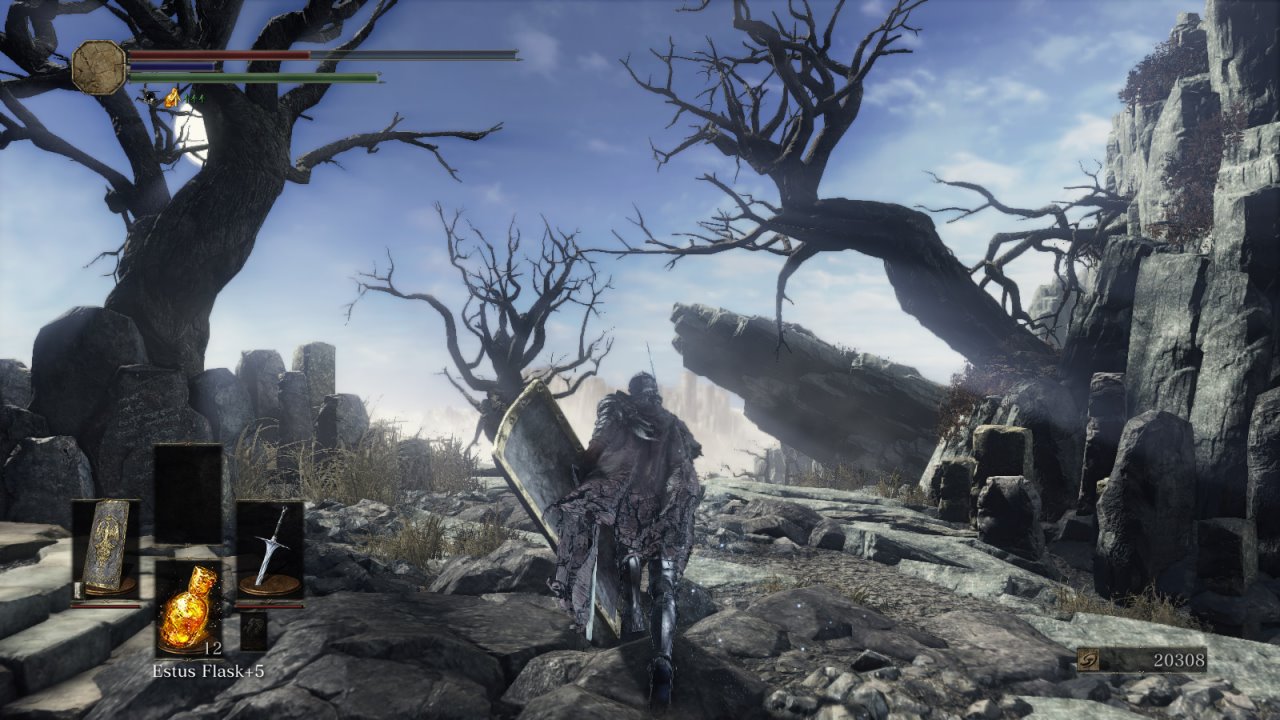The image size is (1280, 720).
Task: Click the empty spell slot above the flask
Action: pos(188,493)
